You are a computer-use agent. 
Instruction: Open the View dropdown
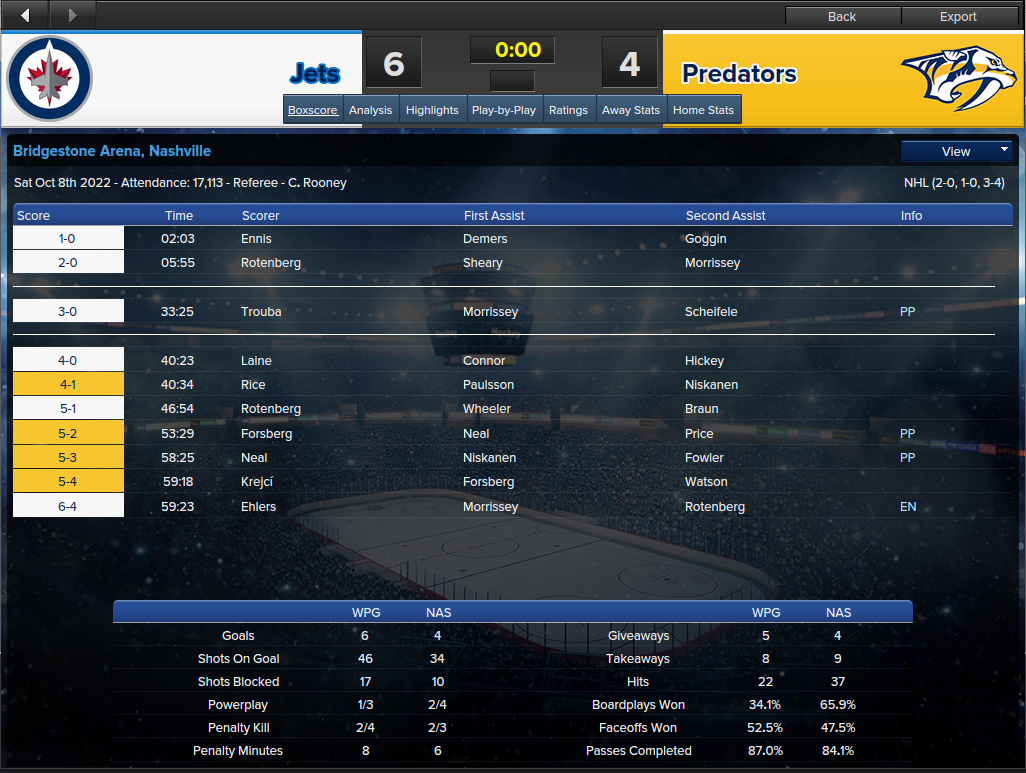point(956,151)
